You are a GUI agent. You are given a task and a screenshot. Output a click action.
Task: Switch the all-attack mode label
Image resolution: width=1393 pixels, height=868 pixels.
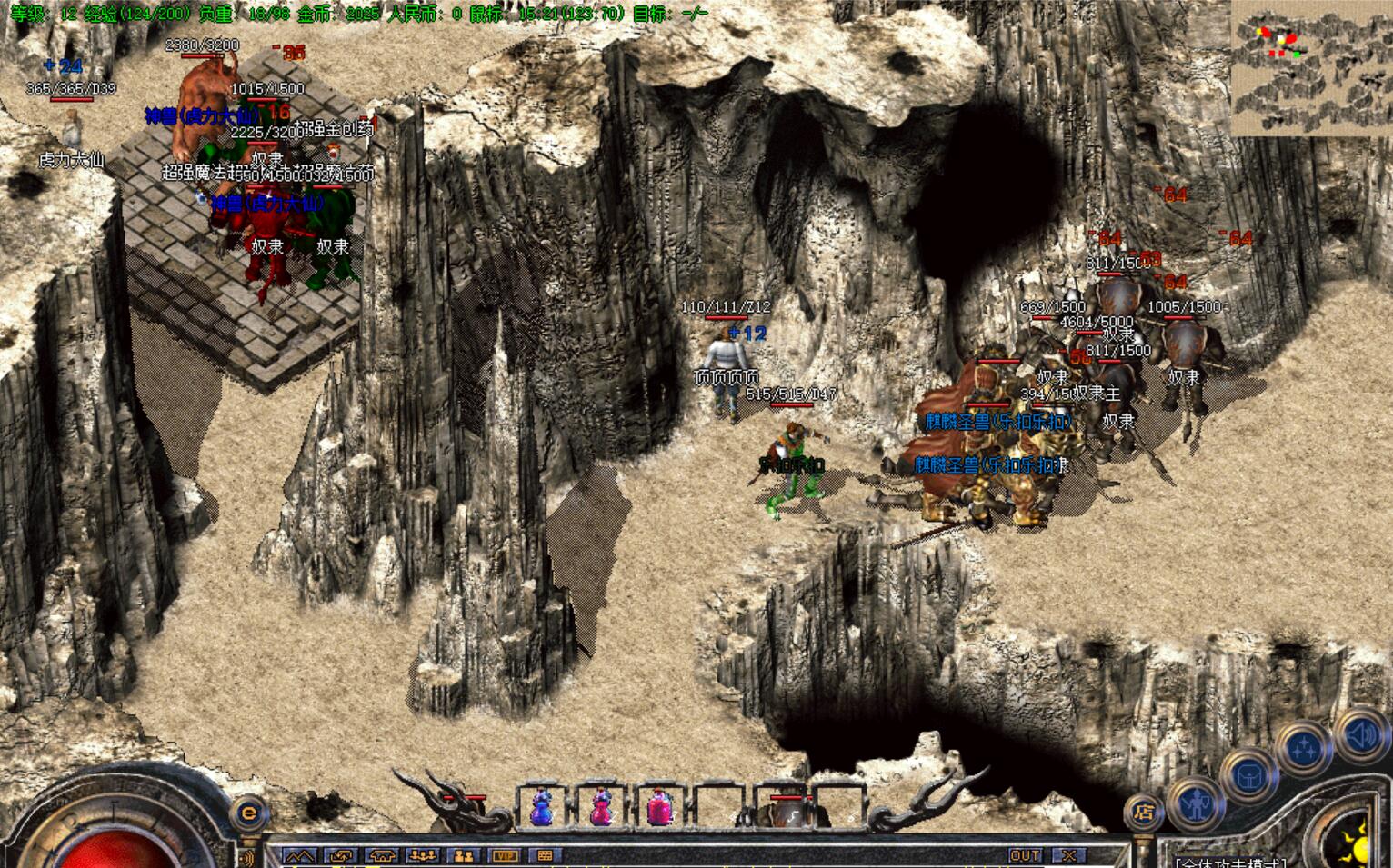tap(1232, 863)
